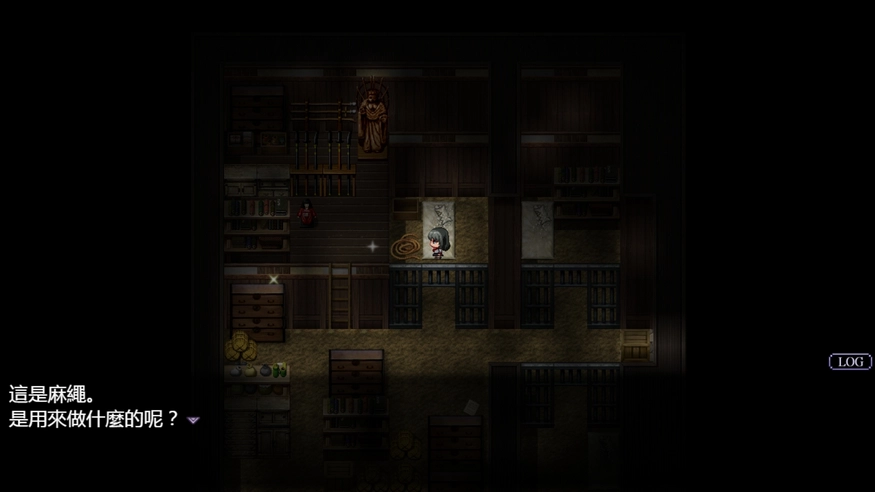Open the LOG dialogue history

pos(850,362)
